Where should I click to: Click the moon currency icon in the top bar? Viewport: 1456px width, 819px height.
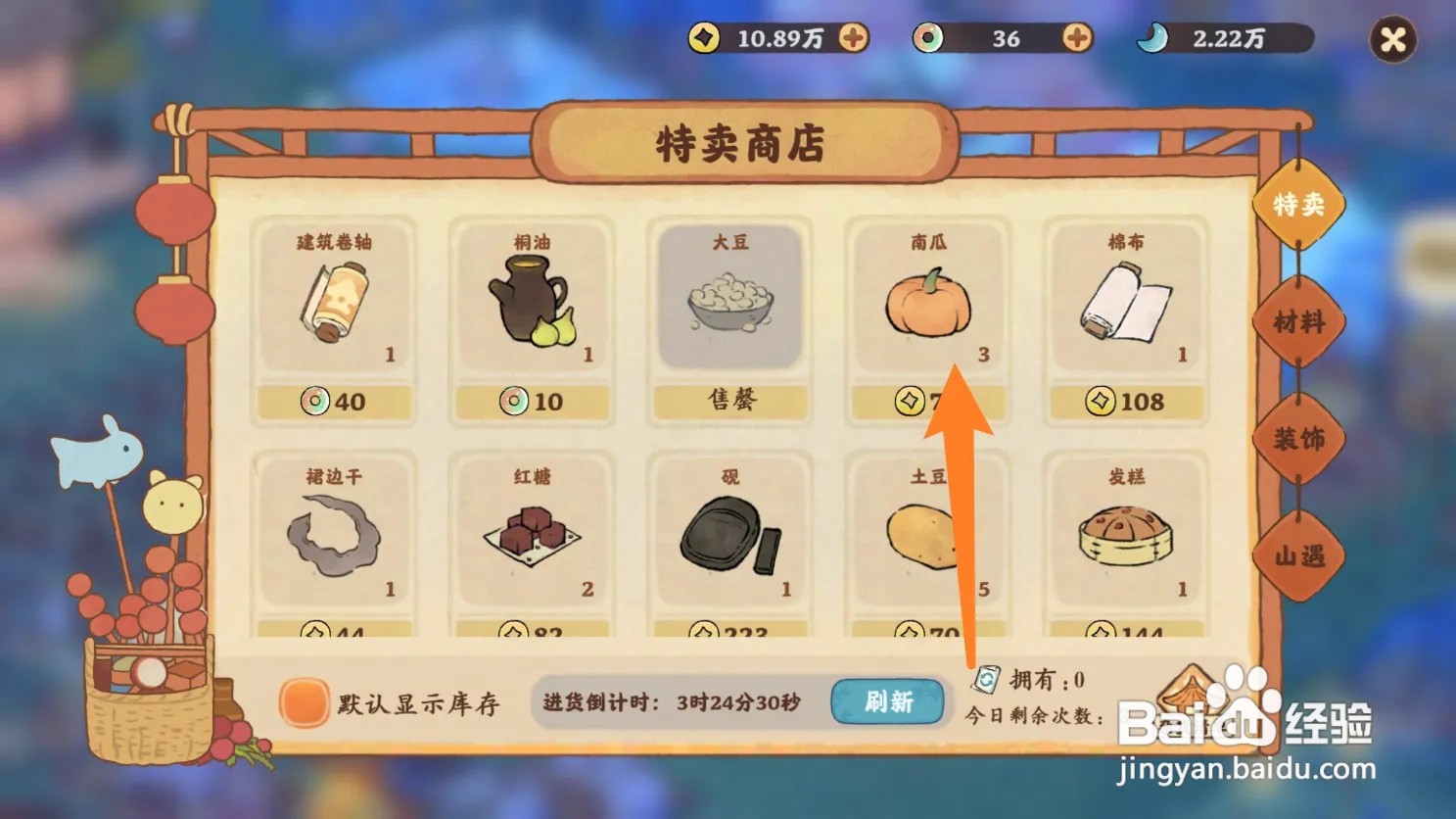[1152, 39]
